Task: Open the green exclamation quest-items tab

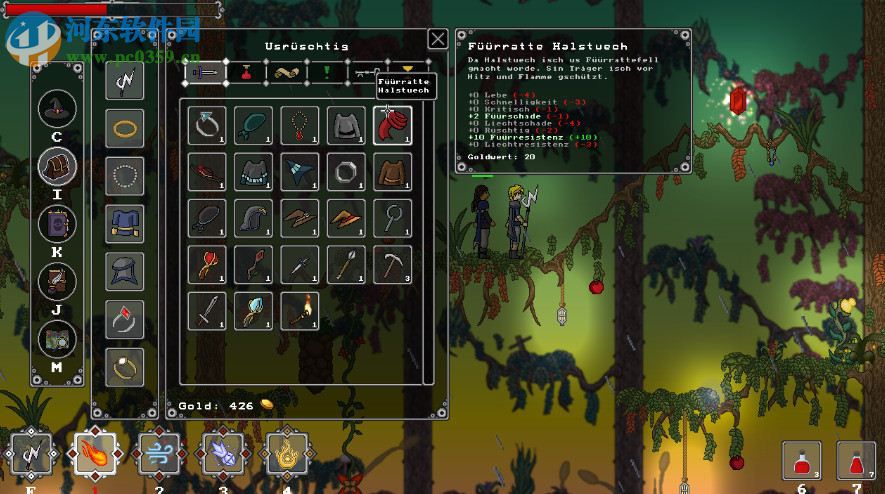Action: click(x=326, y=72)
